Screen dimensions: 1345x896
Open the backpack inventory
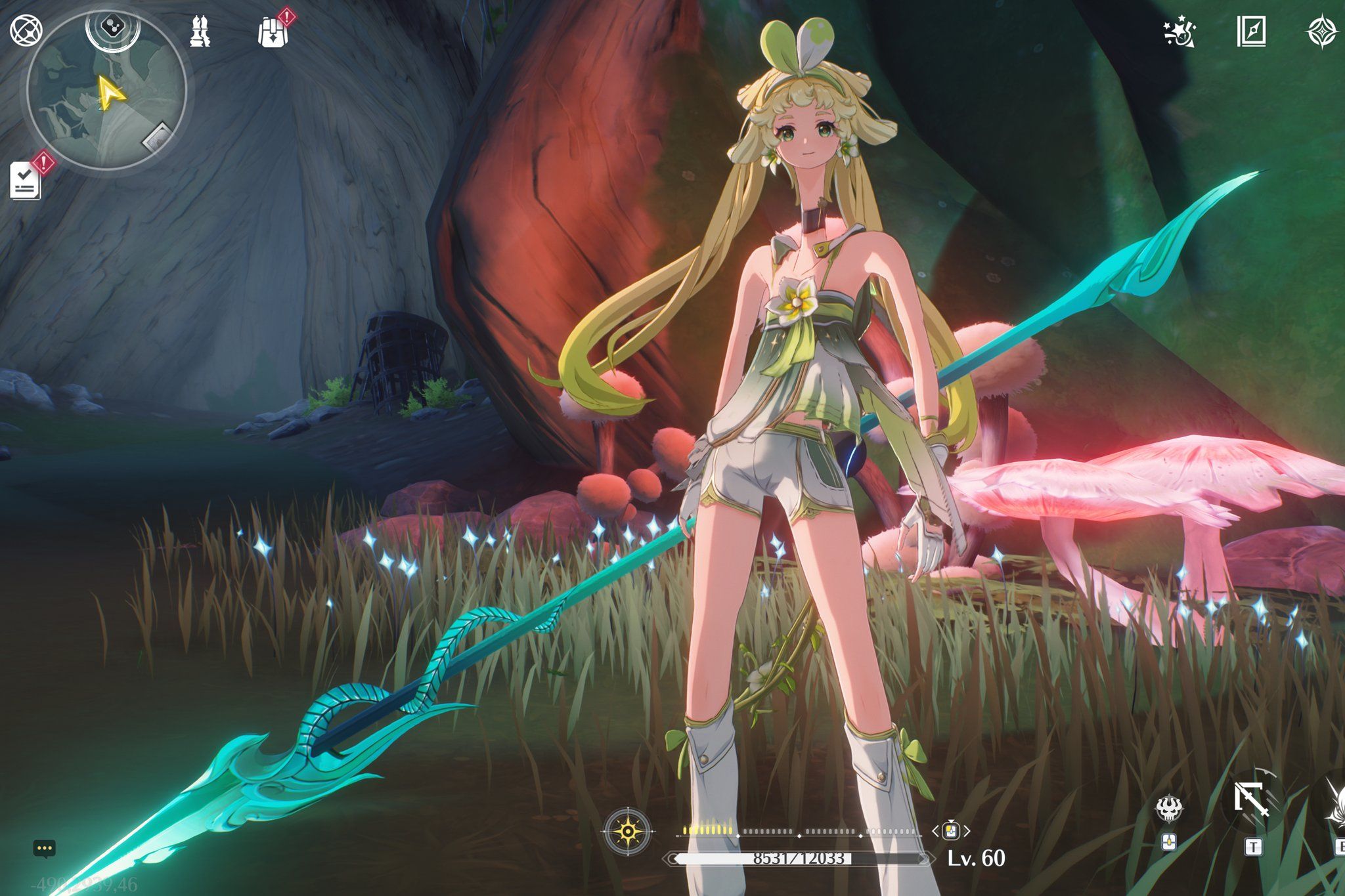(273, 31)
